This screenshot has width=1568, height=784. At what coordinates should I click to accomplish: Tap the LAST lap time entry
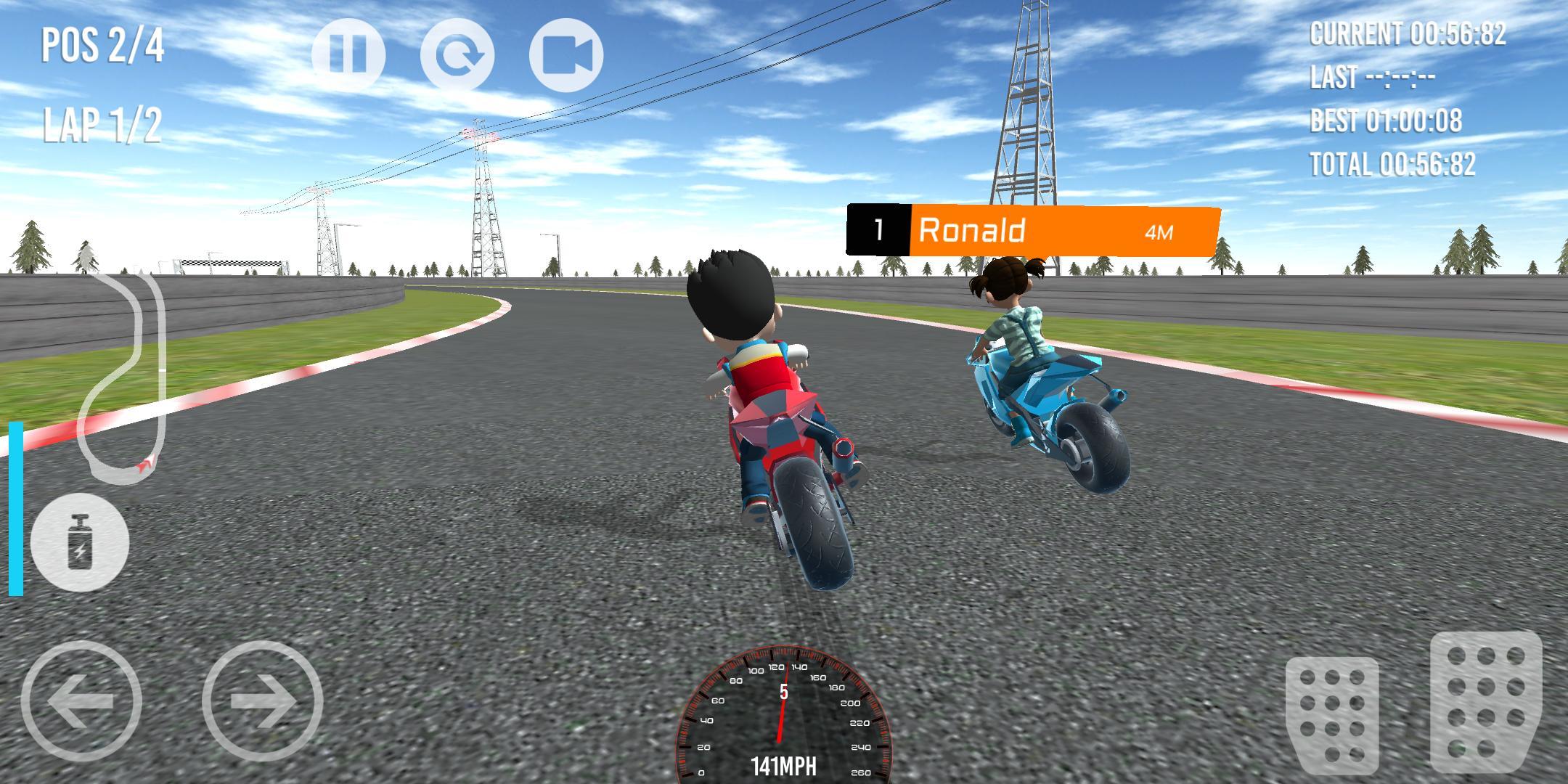pyautogui.click(x=1372, y=78)
